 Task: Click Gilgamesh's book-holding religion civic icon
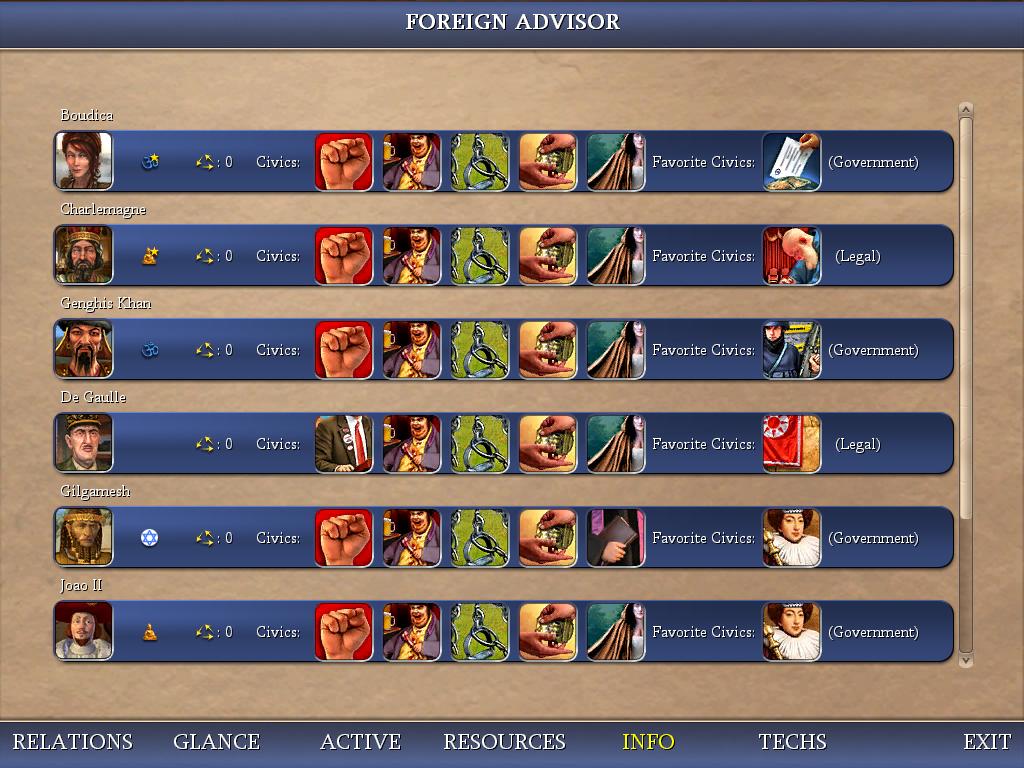(x=615, y=537)
